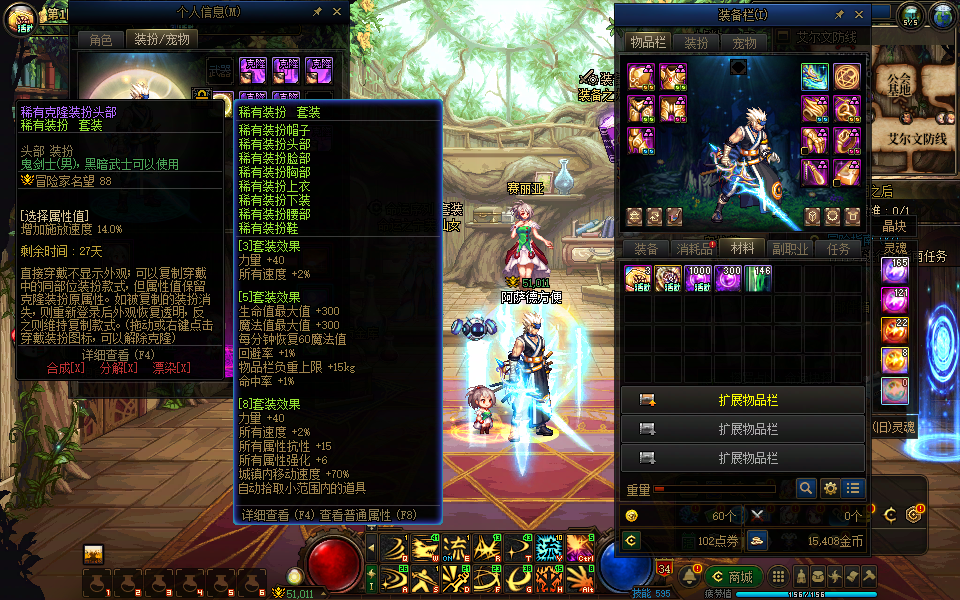960x600 pixels.
Task: Open the 活动 event icon in corner
Action: (x=20, y=19)
